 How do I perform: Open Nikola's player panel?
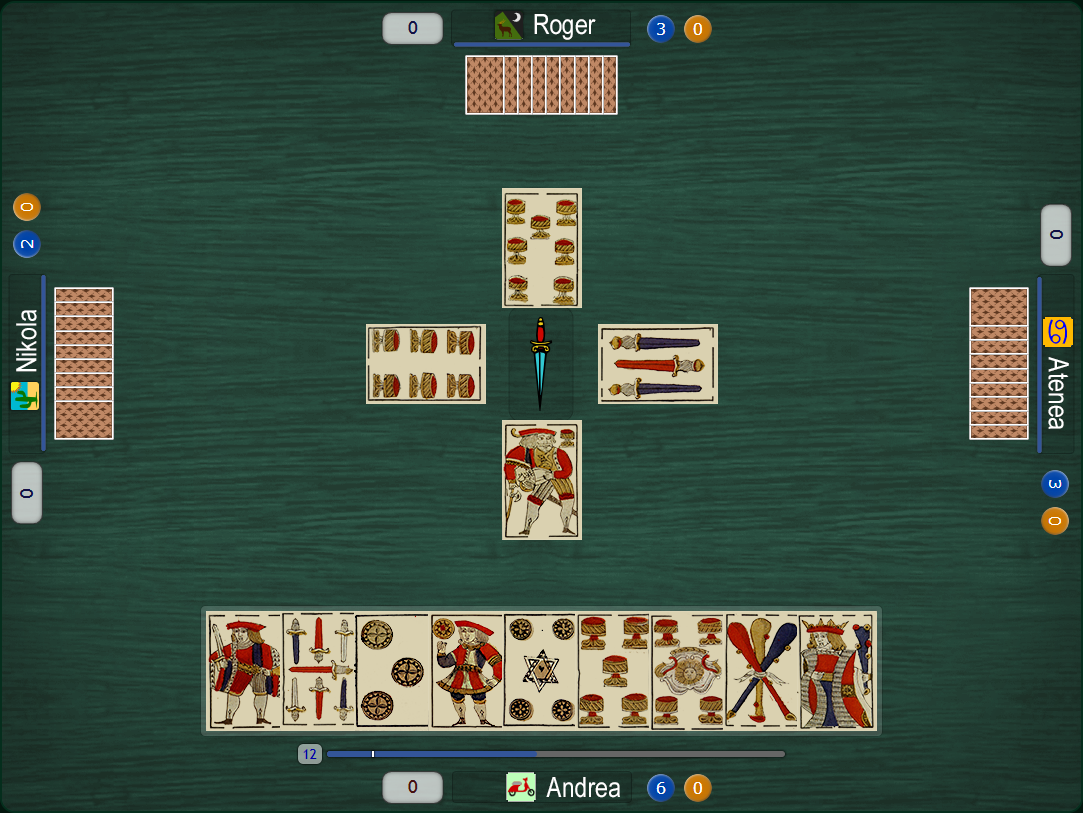coord(26,360)
